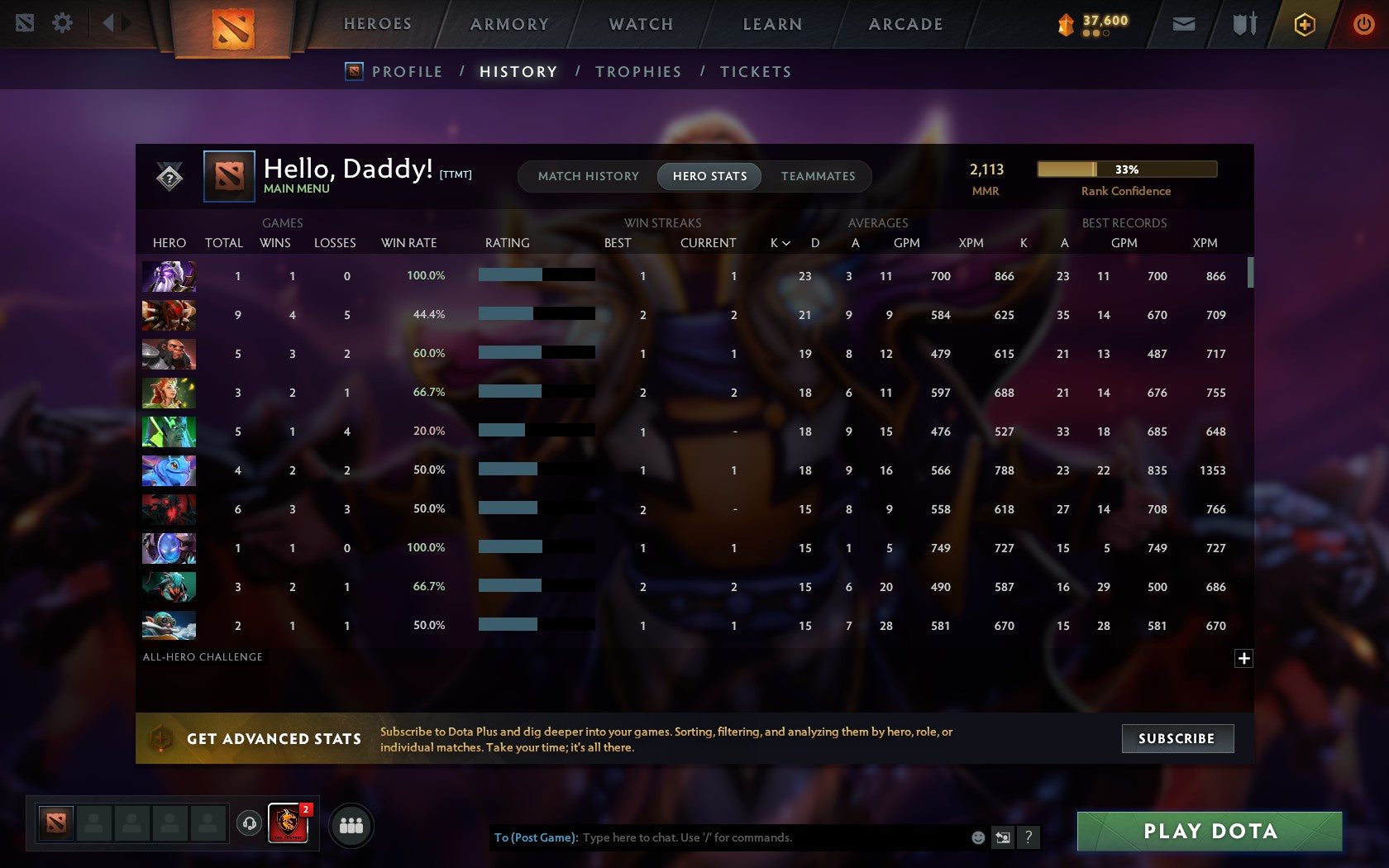Expand All-Hero Challenge with the plus control
The image size is (1389, 868).
tap(1243, 657)
